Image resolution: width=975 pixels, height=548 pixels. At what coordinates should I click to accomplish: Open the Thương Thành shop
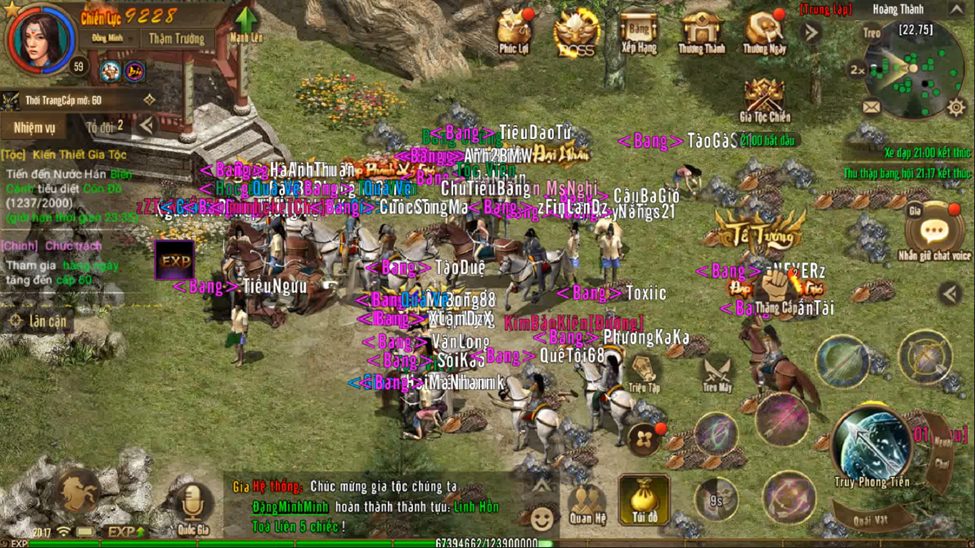point(701,31)
